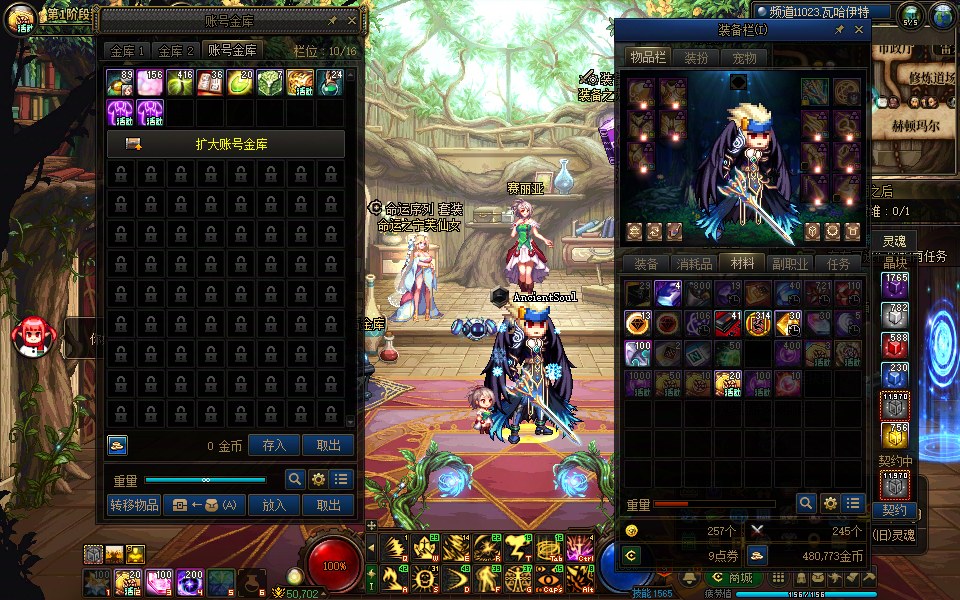Click the 放入 put-in button
The width and height of the screenshot is (960, 600).
273,505
